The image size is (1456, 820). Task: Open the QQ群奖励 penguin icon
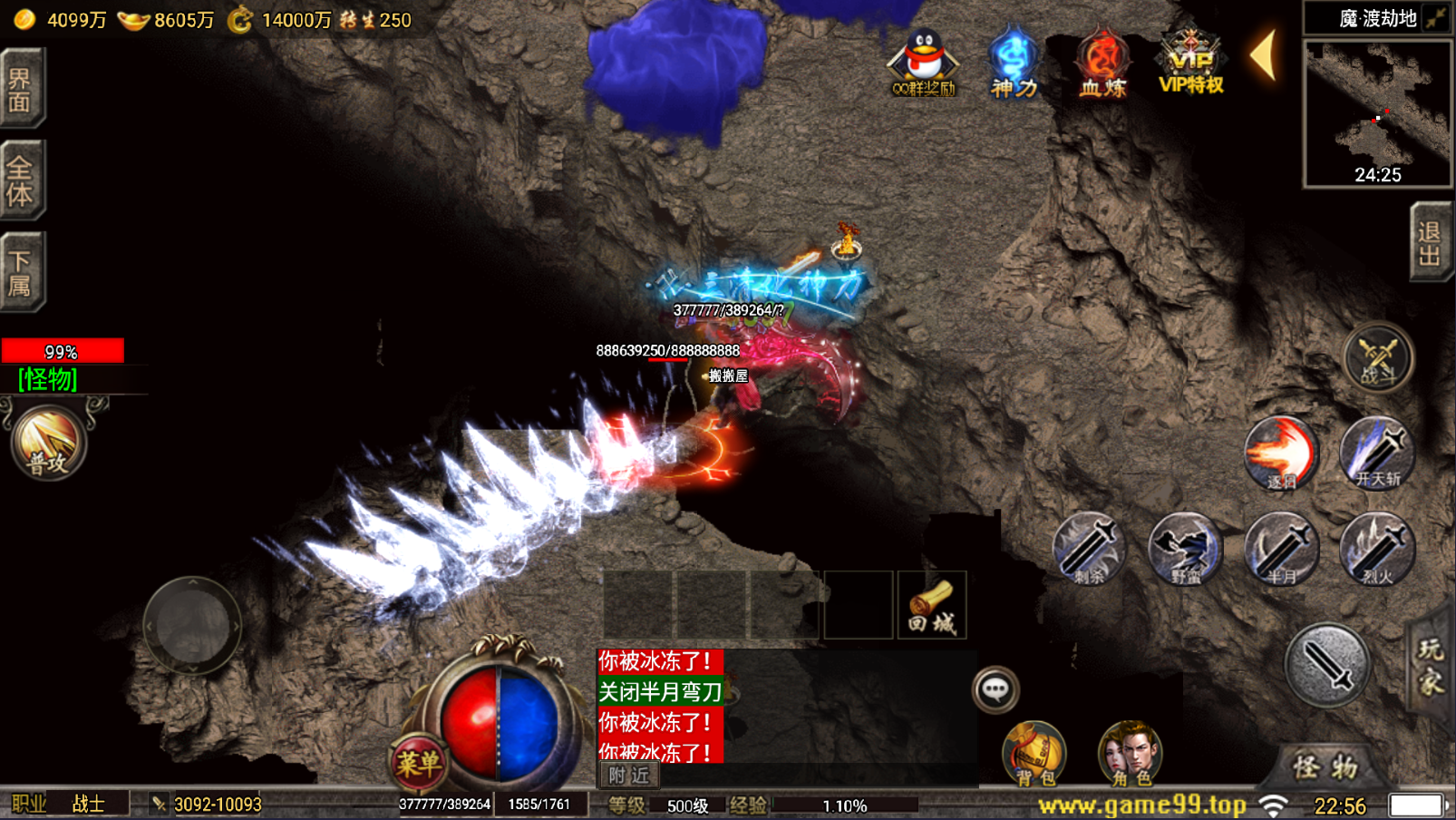[923, 63]
